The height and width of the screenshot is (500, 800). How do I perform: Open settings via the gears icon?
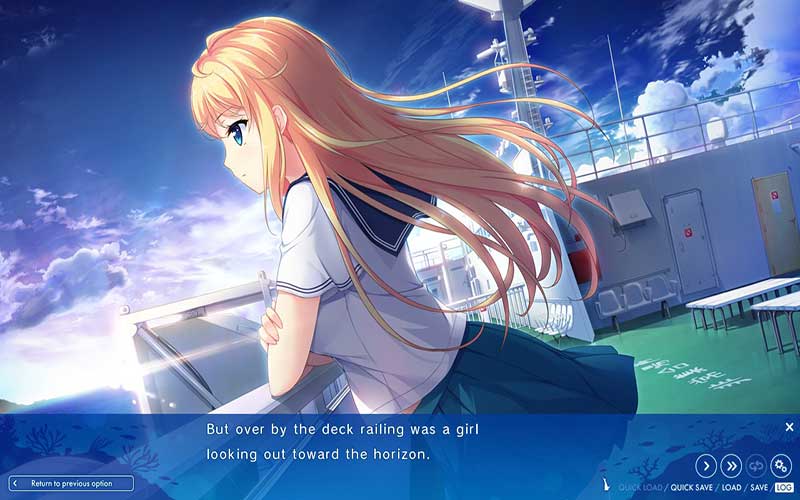coord(781,465)
